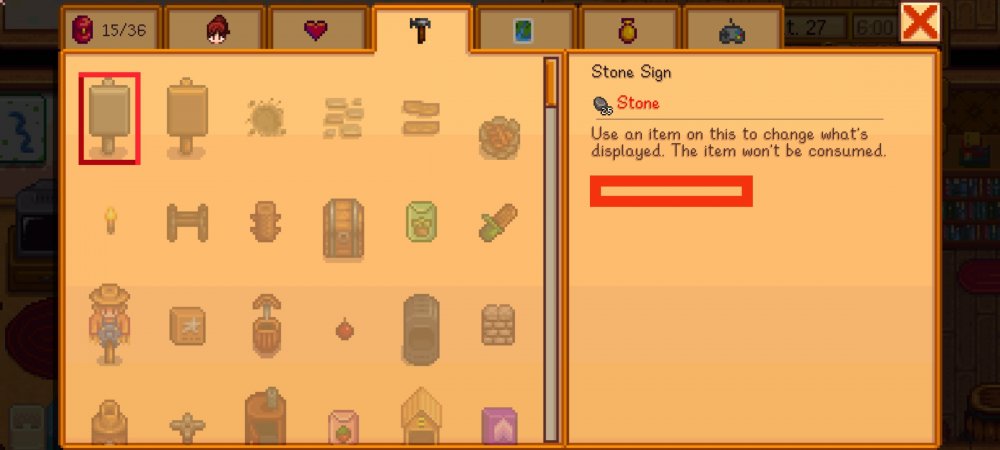The width and height of the screenshot is (1000, 450).
Task: Open the collections vase tab
Action: point(628,31)
